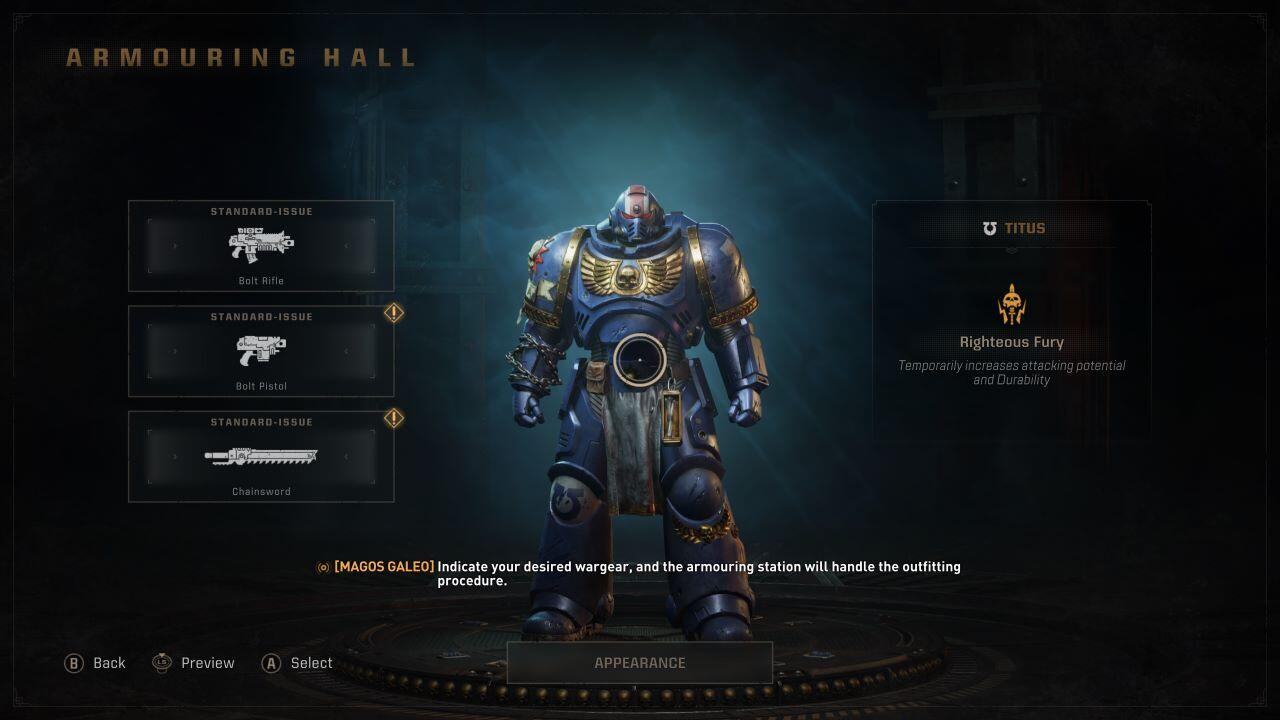Choose the Bolt Pistol sidearm slot
The image size is (1280, 720).
tap(261, 351)
